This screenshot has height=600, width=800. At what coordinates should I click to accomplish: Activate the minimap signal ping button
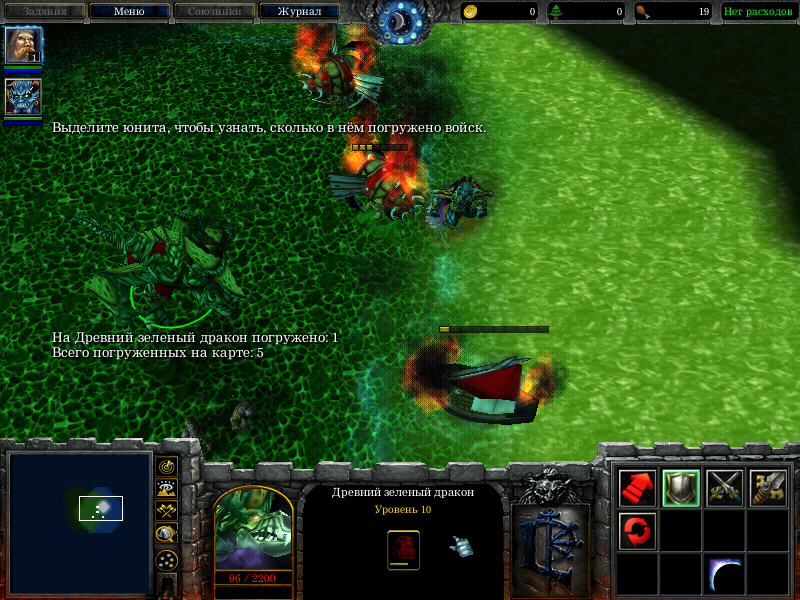[x=167, y=466]
